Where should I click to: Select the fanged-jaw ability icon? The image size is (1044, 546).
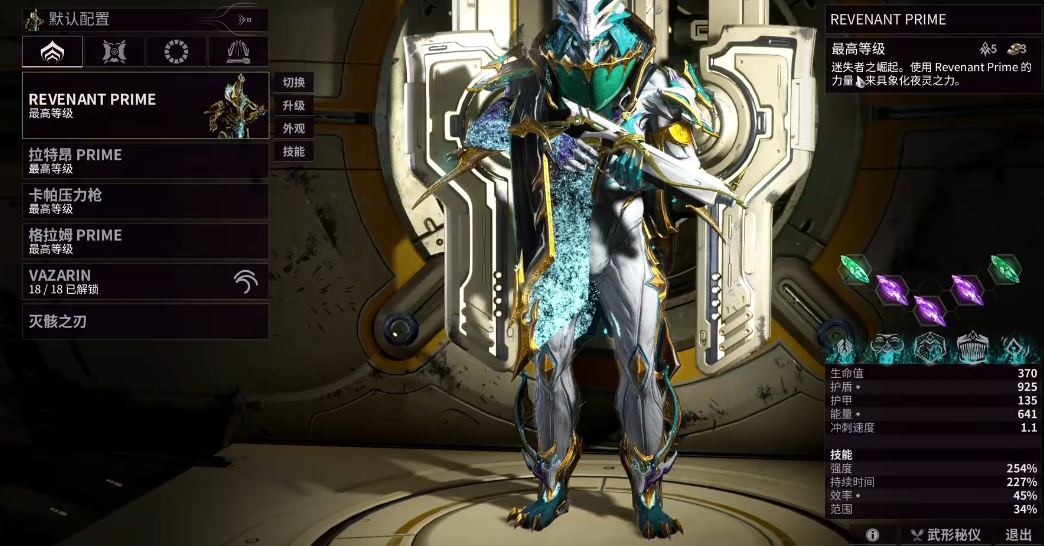coord(973,348)
